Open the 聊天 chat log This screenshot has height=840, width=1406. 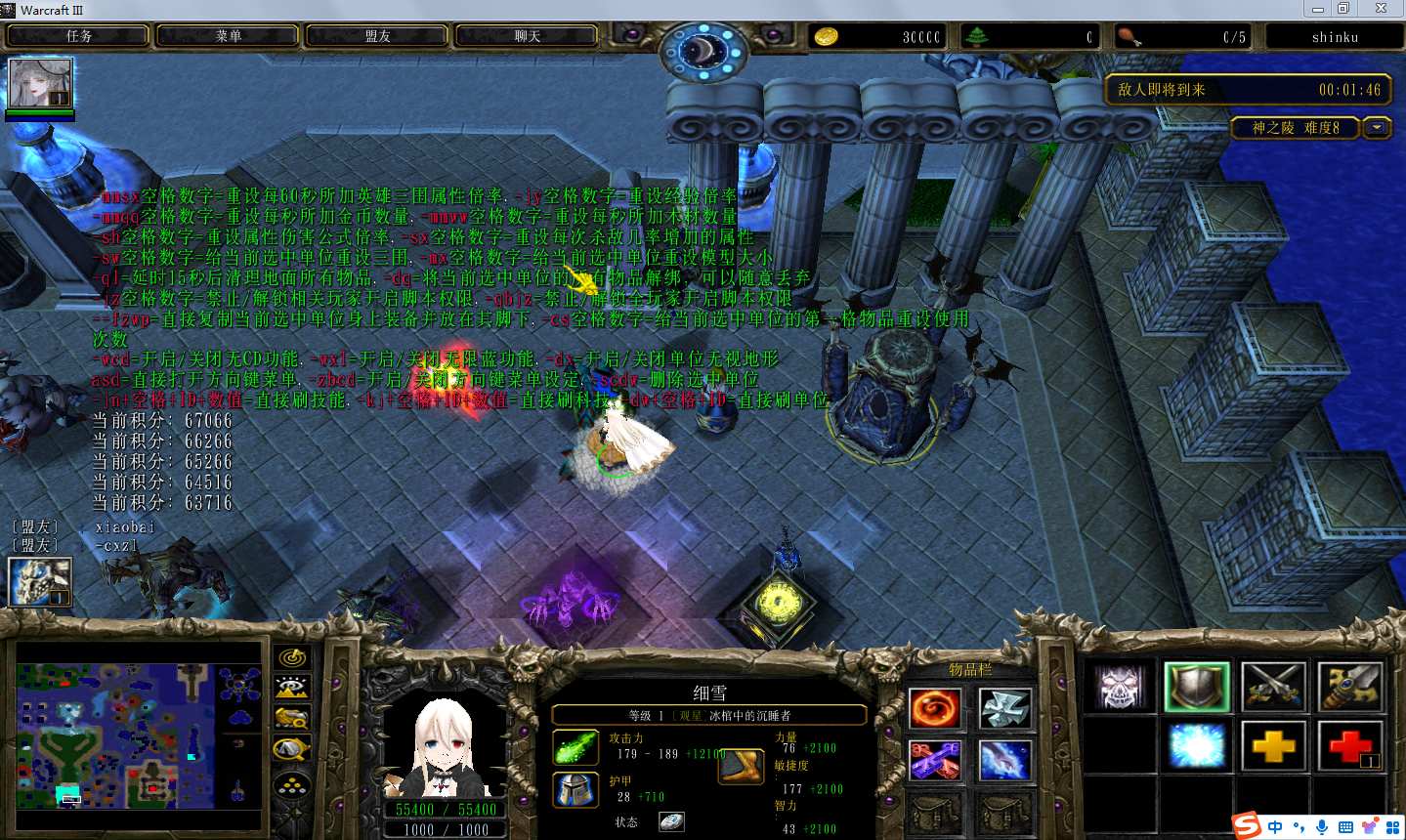[528, 36]
